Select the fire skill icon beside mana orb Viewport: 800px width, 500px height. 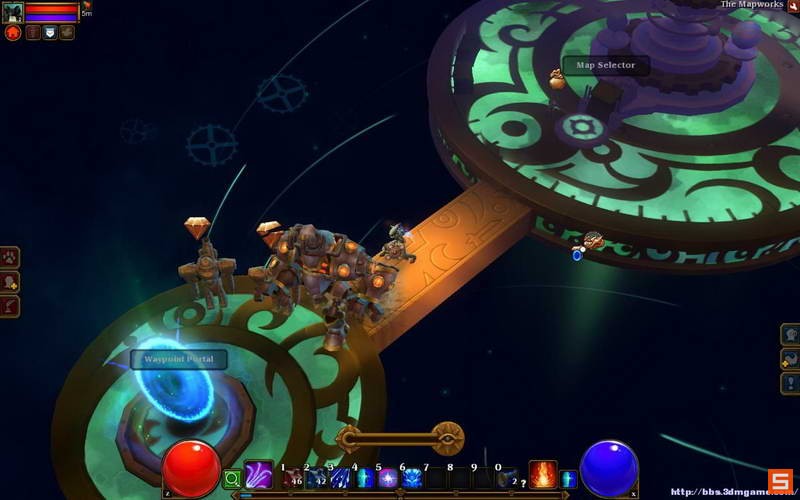pyautogui.click(x=543, y=474)
